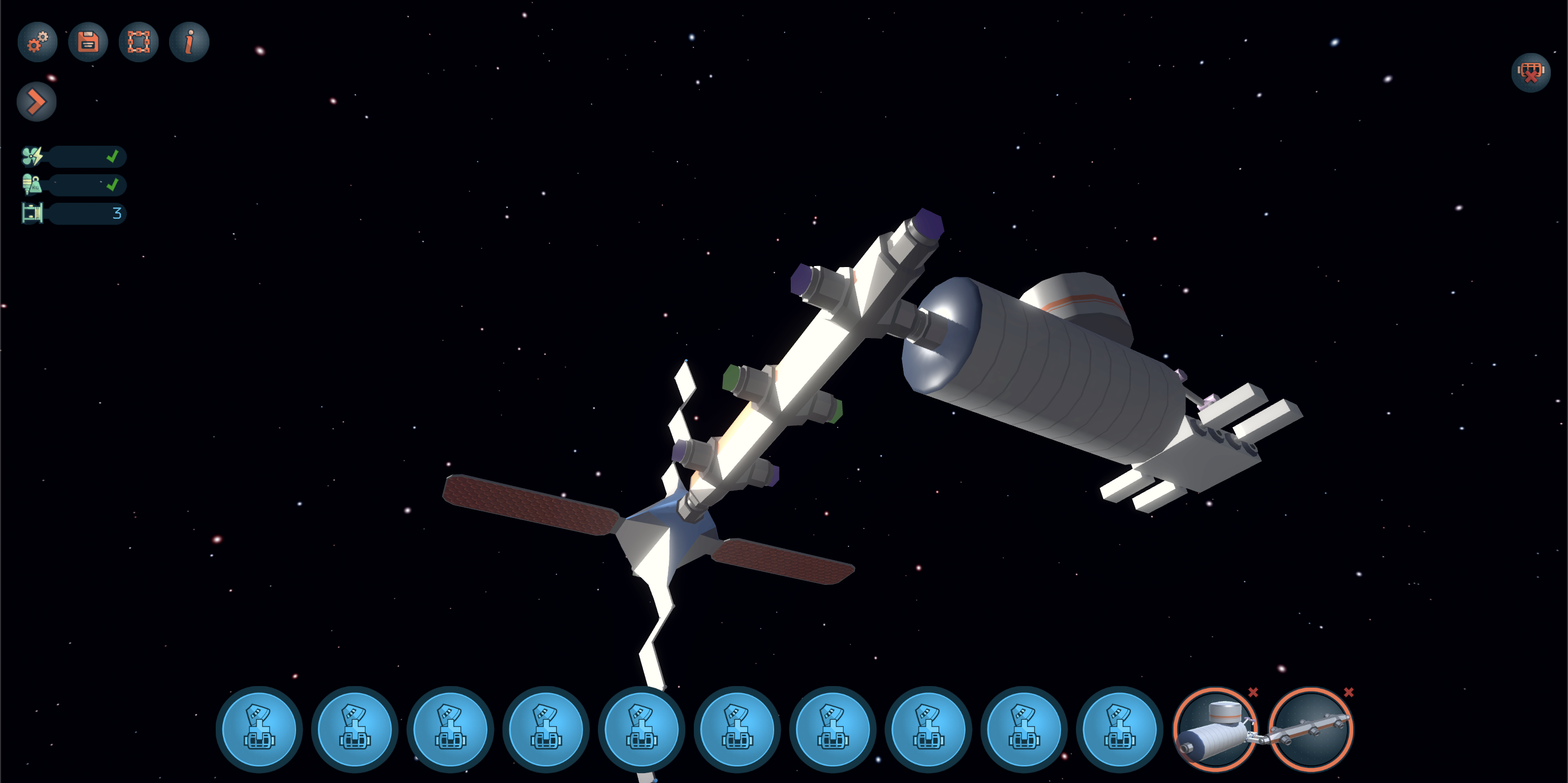Select the second add-module slot
Viewport: 1568px width, 783px height.
(x=355, y=729)
